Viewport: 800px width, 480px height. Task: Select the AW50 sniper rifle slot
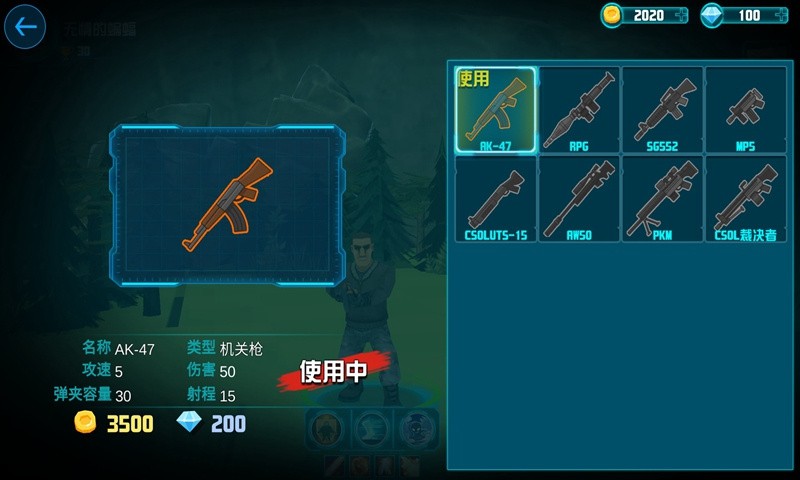click(x=579, y=199)
